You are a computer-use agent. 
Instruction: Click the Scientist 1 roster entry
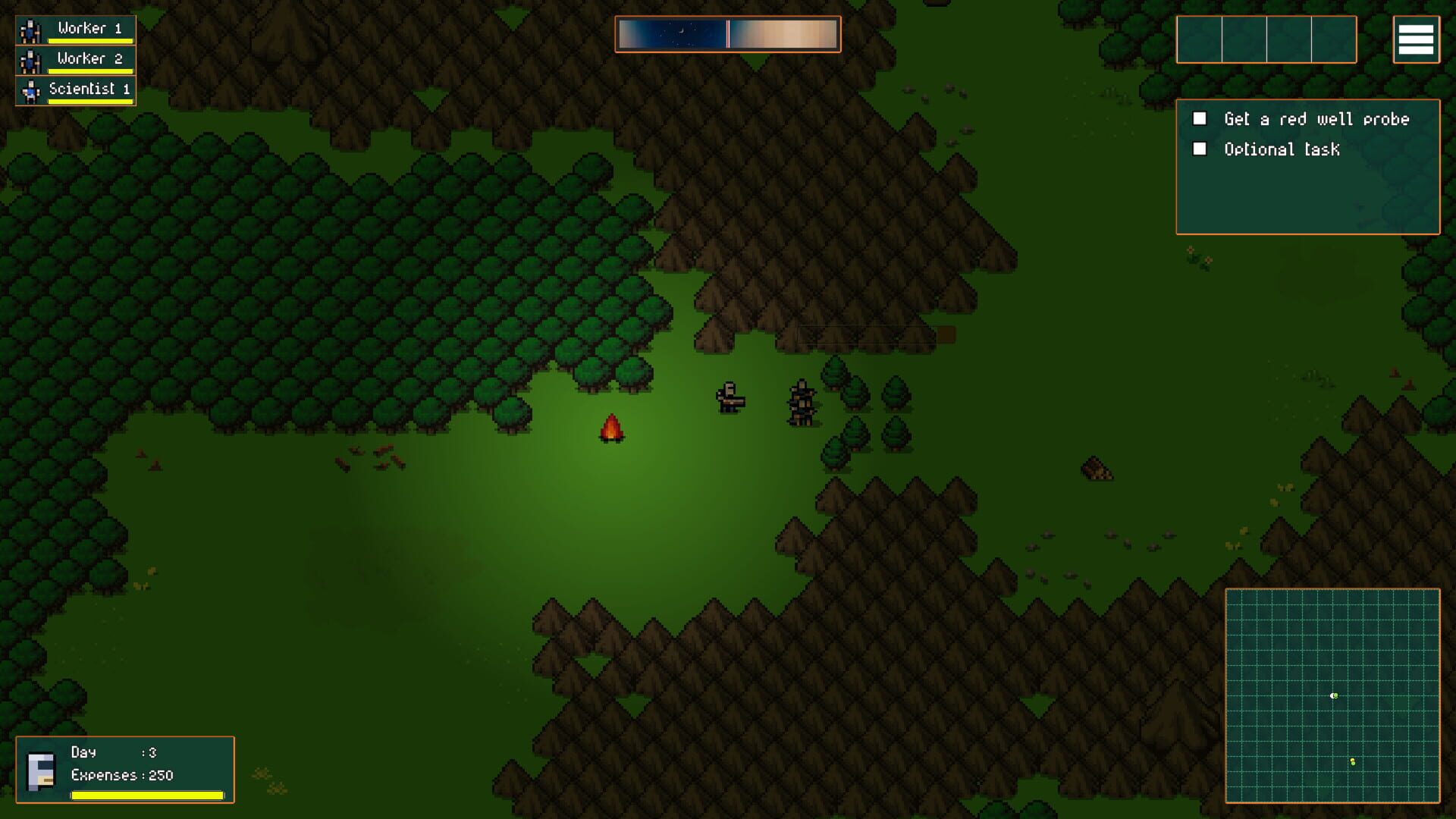[88, 89]
